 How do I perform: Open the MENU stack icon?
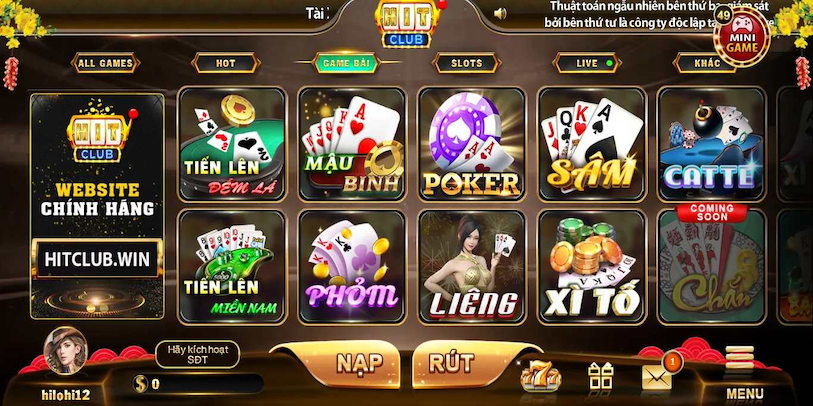click(741, 372)
